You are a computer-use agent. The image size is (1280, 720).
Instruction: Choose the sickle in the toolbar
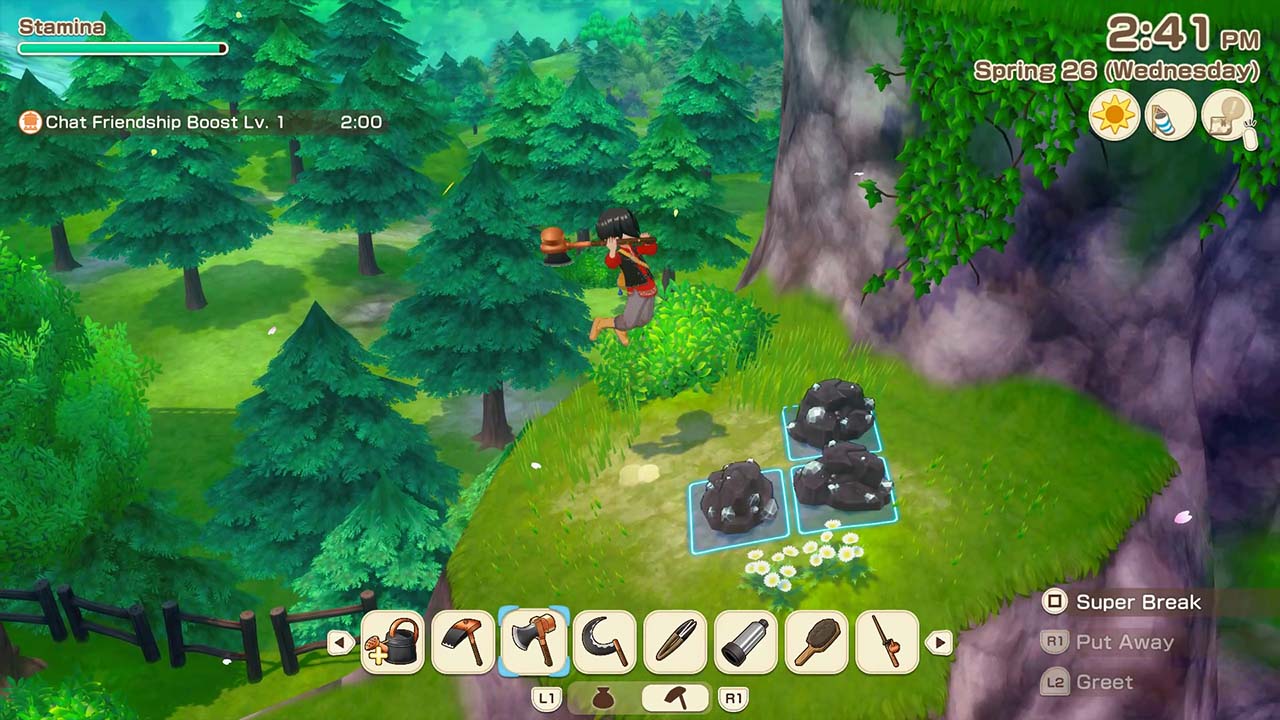coord(605,641)
